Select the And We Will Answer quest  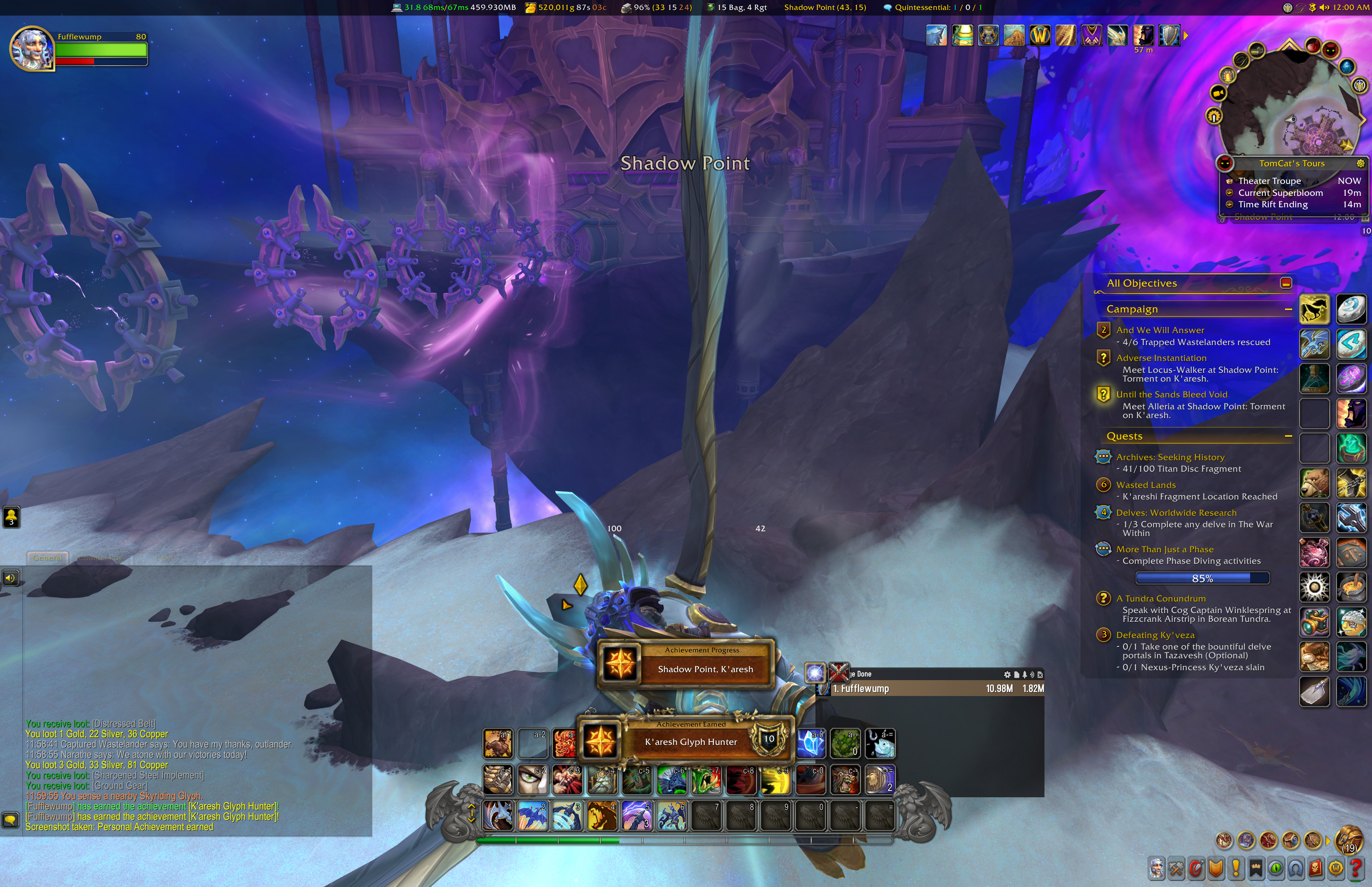(1160, 330)
